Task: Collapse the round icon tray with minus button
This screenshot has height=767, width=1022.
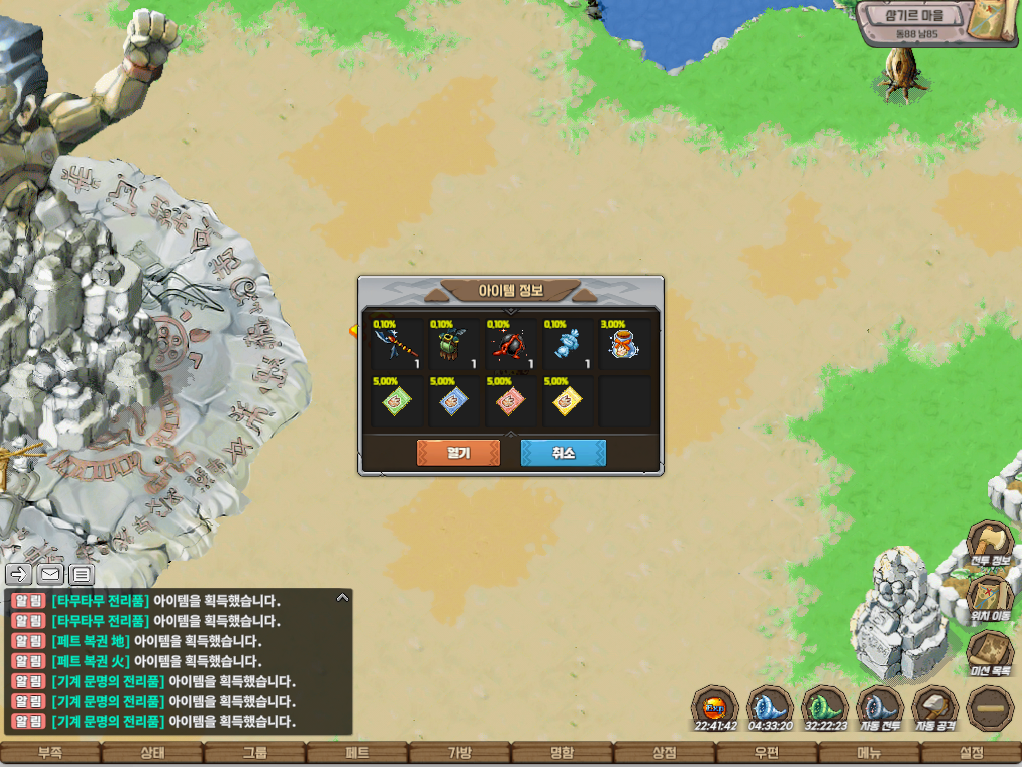Action: pyautogui.click(x=990, y=708)
